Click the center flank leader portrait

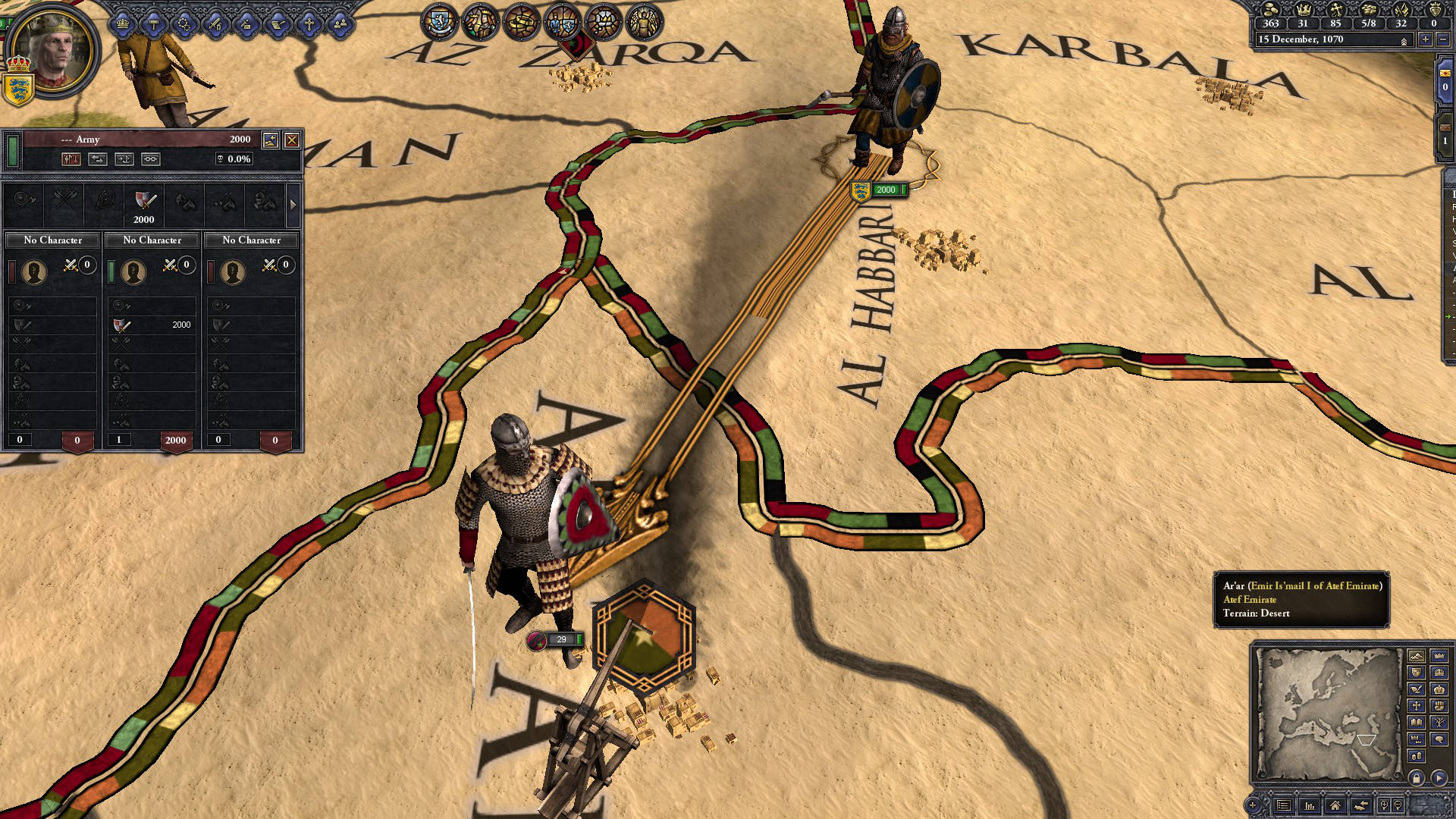click(x=133, y=271)
